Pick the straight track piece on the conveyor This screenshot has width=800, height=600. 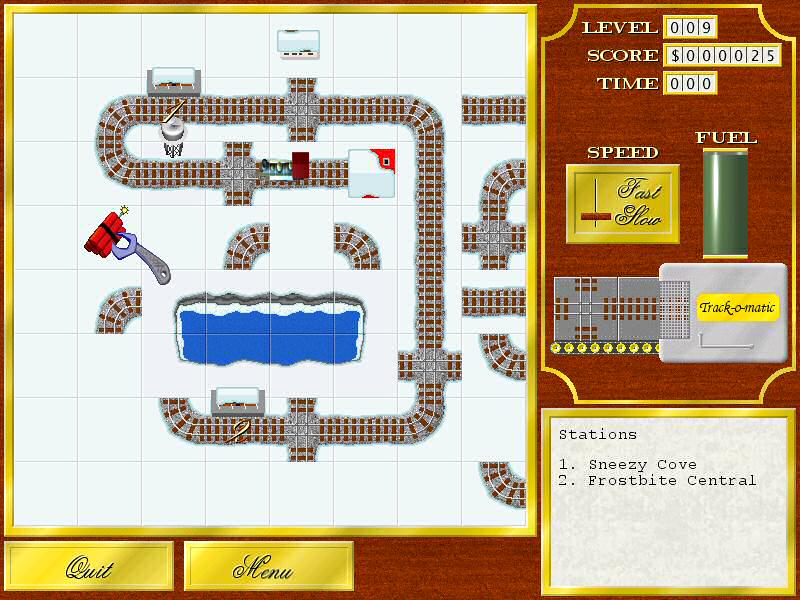(637, 309)
